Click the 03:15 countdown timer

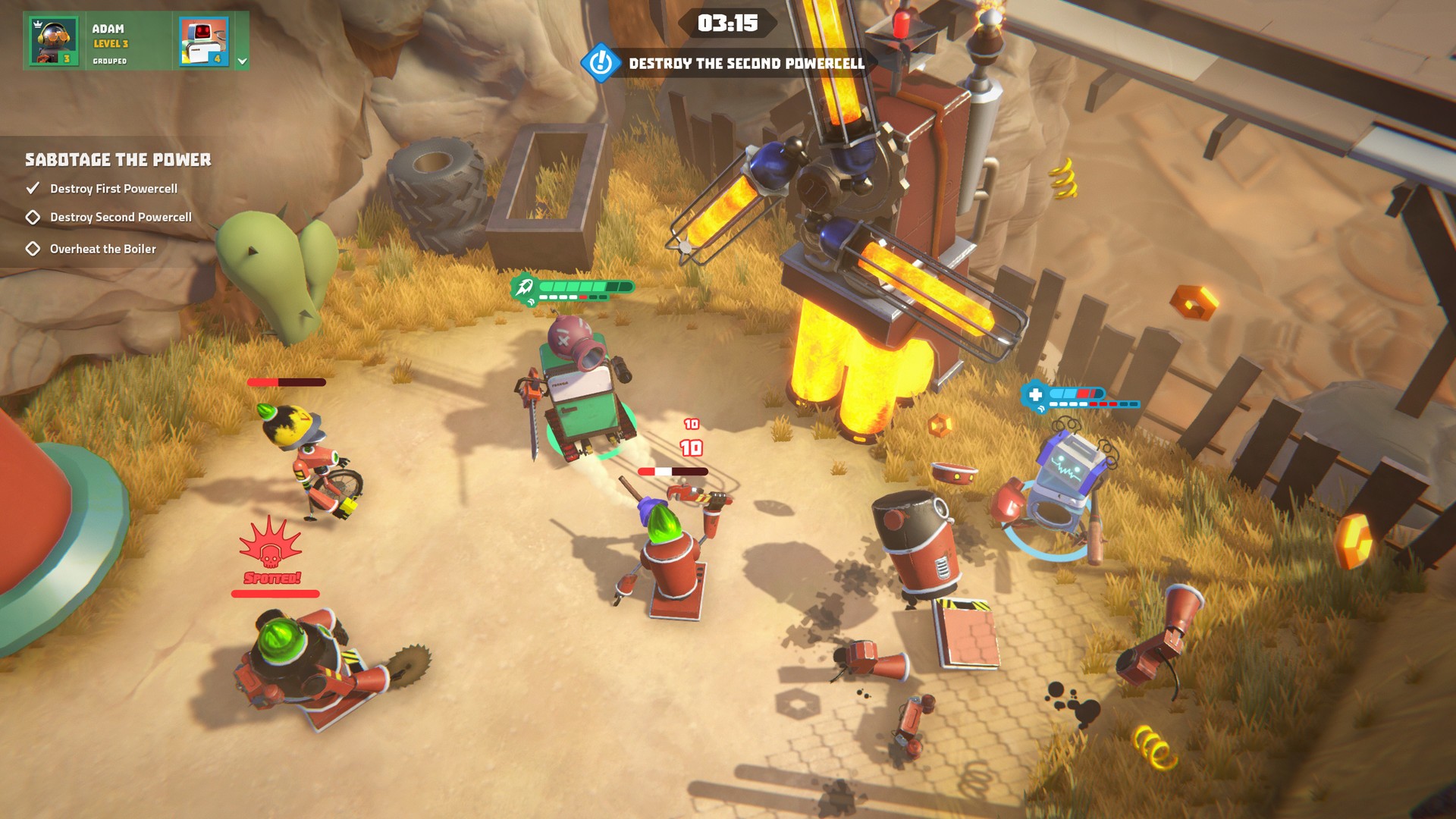pos(730,24)
